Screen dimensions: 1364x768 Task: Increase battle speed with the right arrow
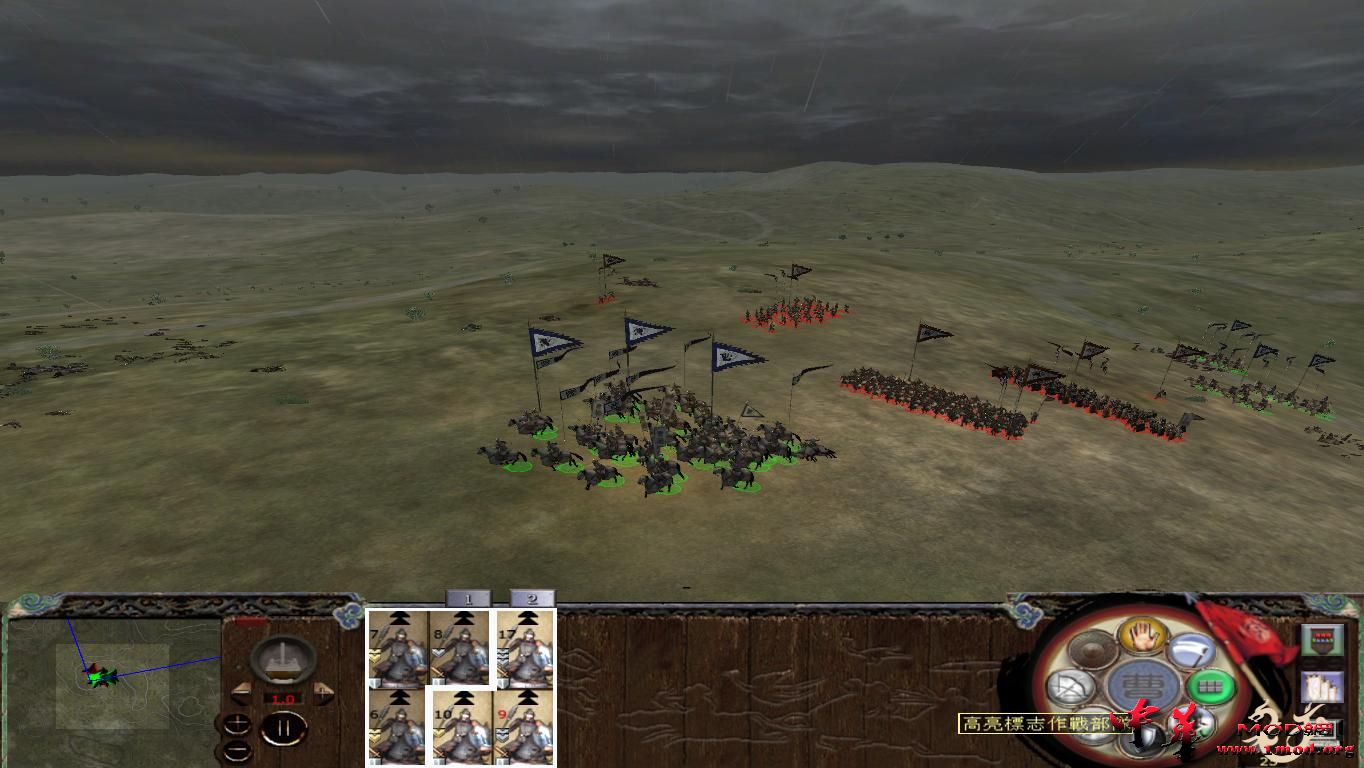click(323, 694)
